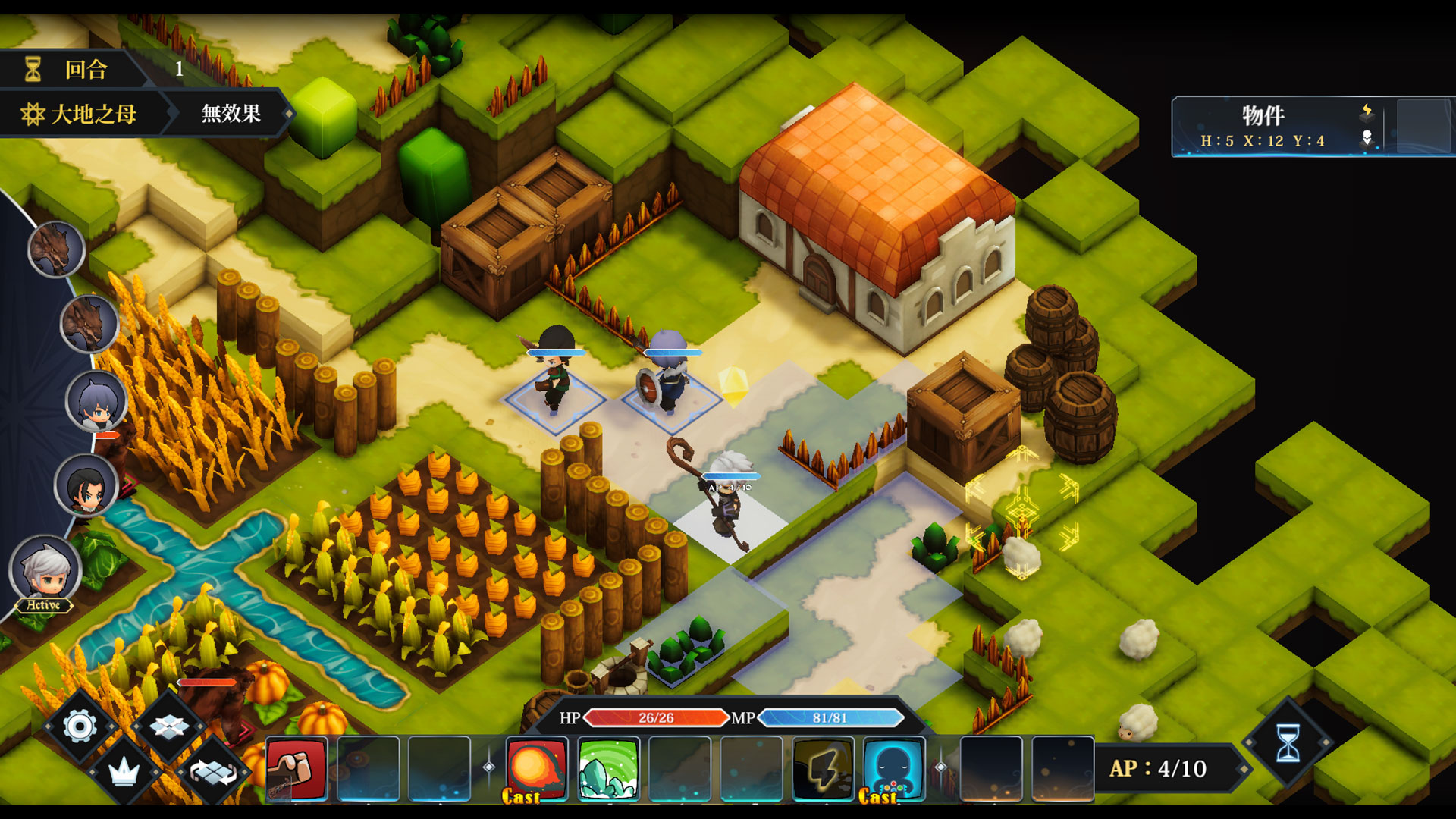Cast the fireball skill
This screenshot has height=819, width=1456.
536,768
